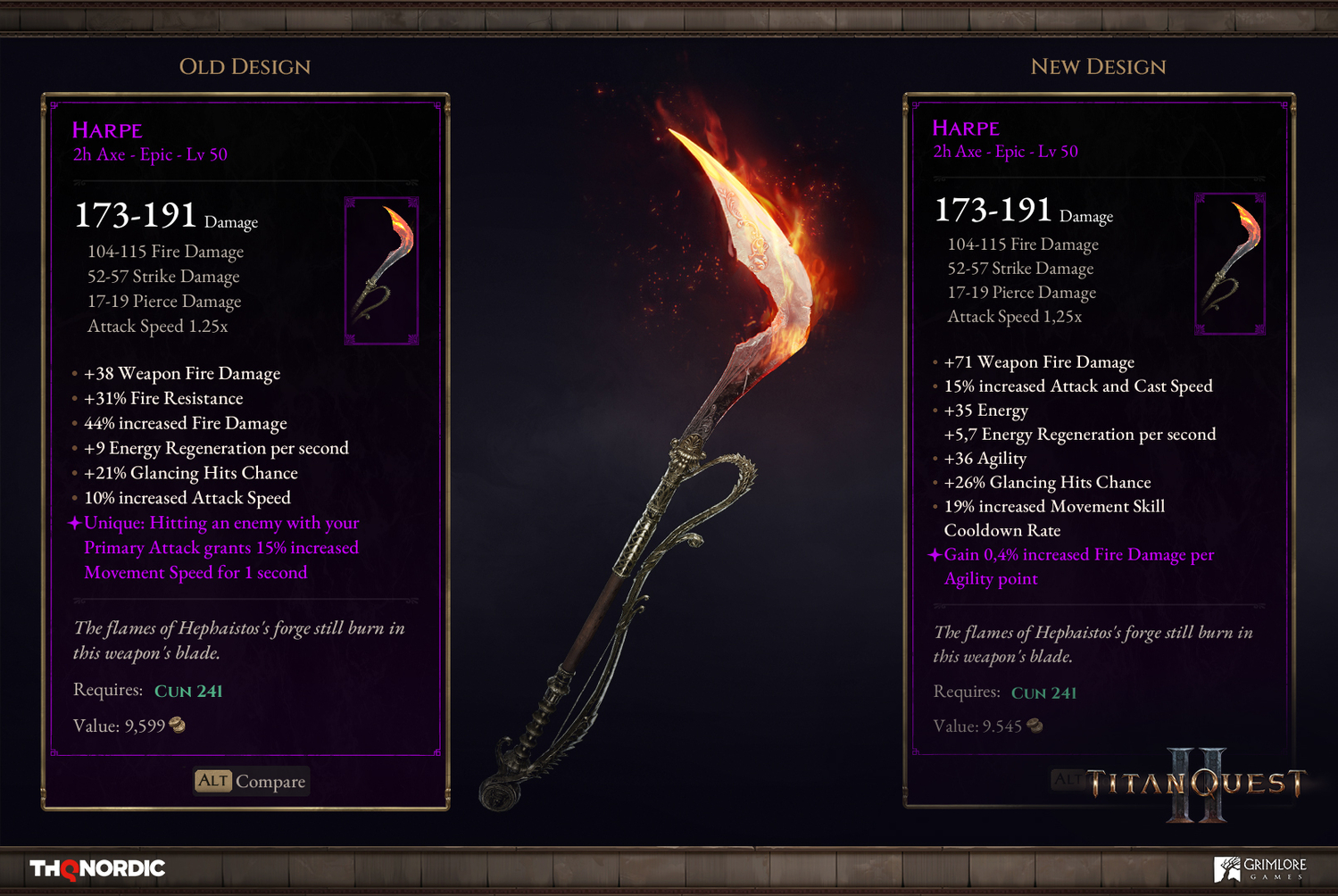Open the THQ Nordic logo link
This screenshot has height=896, width=1338.
coord(97,868)
